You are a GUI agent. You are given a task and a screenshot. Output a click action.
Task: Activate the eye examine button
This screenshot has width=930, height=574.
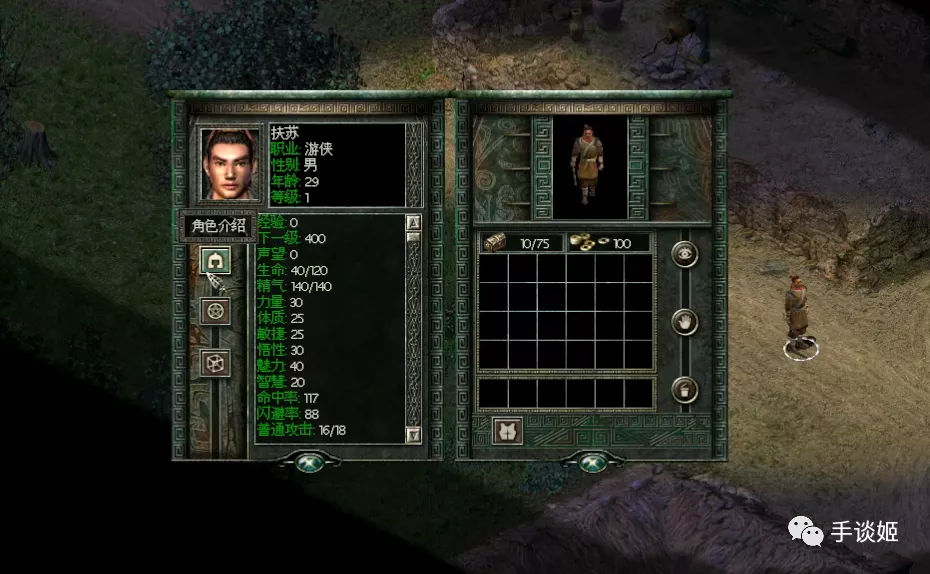tap(684, 254)
